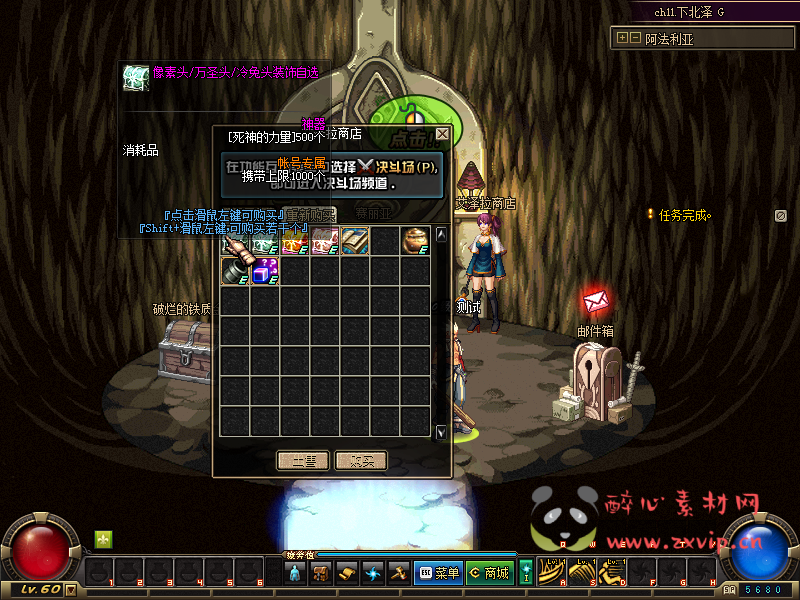Open the treasure chest inventory icon

[321, 573]
